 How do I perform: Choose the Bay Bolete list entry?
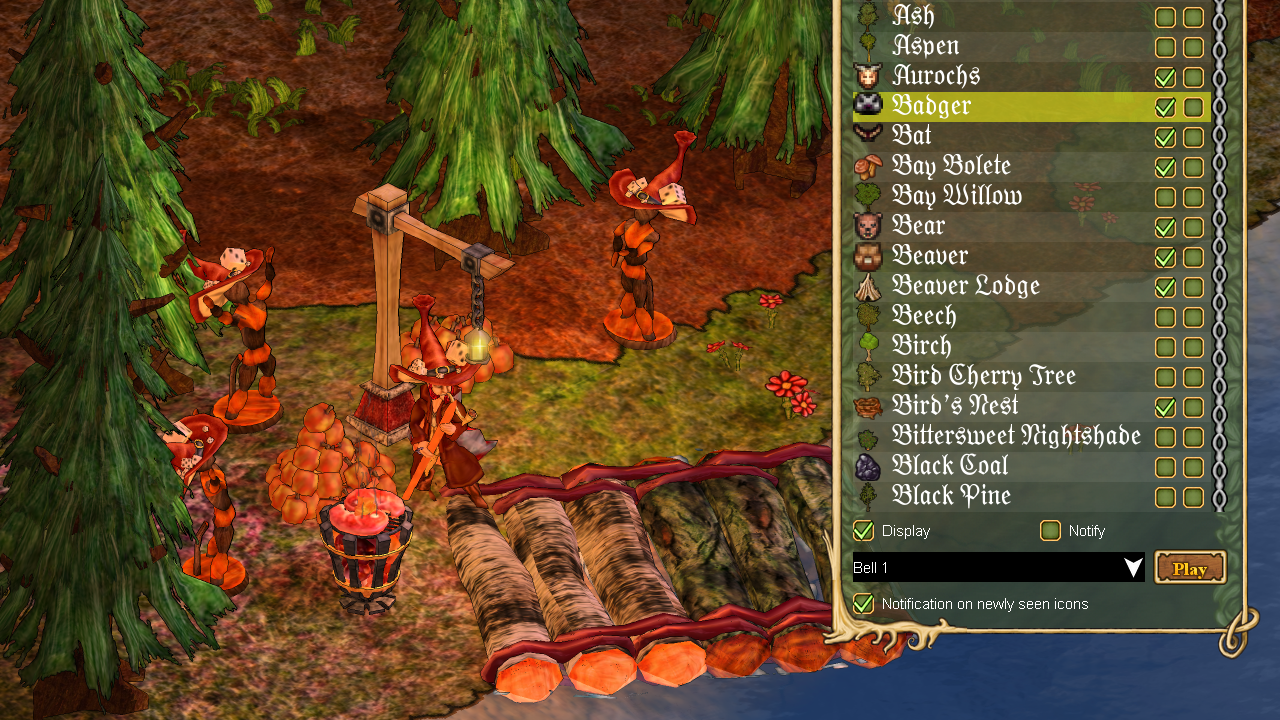tap(951, 166)
